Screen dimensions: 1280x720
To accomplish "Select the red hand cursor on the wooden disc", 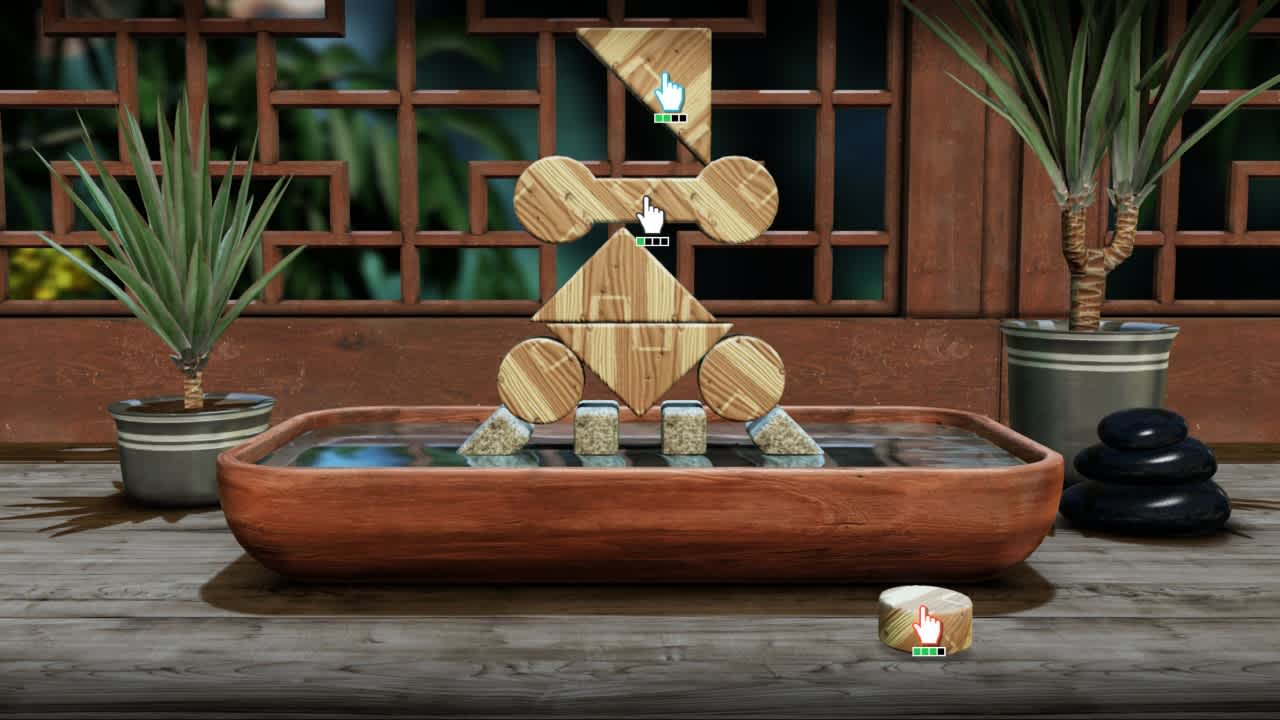I will coord(925,627).
